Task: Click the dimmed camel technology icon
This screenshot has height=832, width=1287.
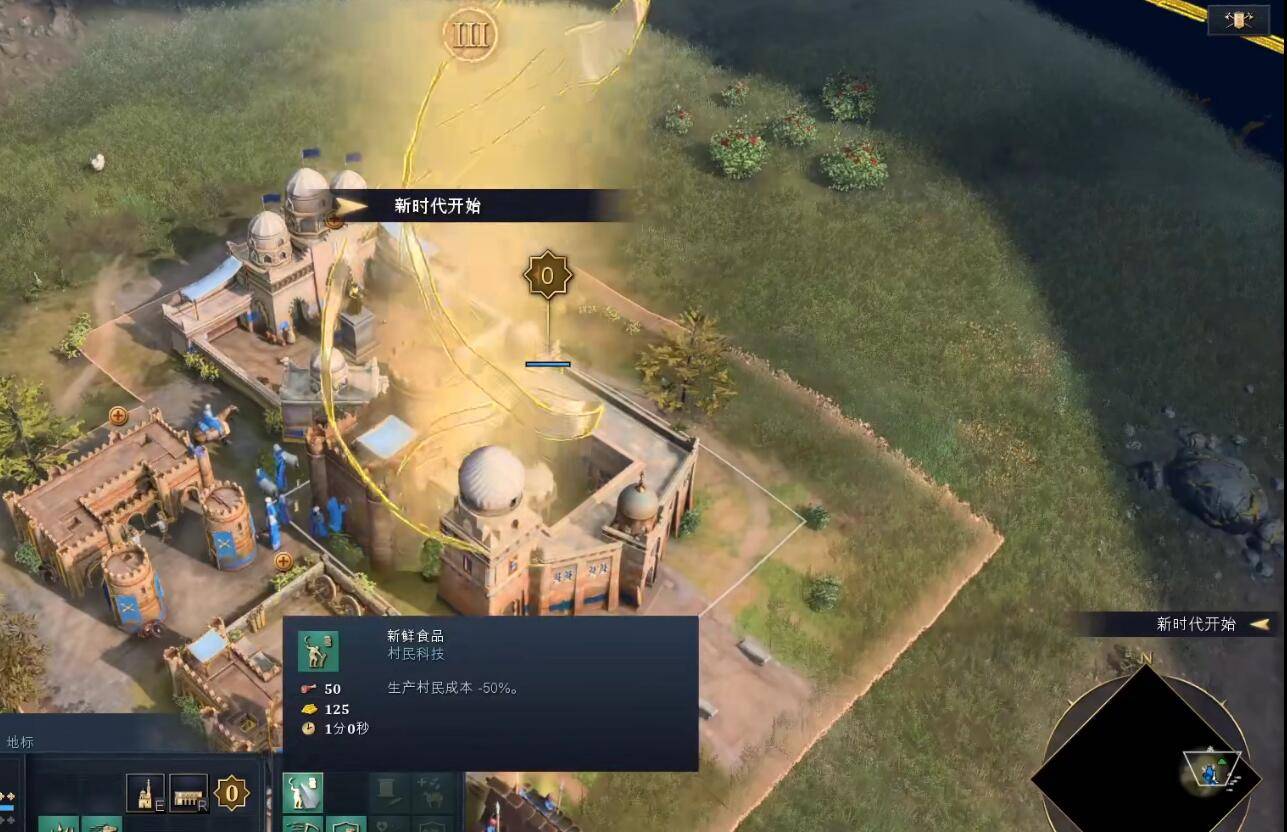Action: 434,792
